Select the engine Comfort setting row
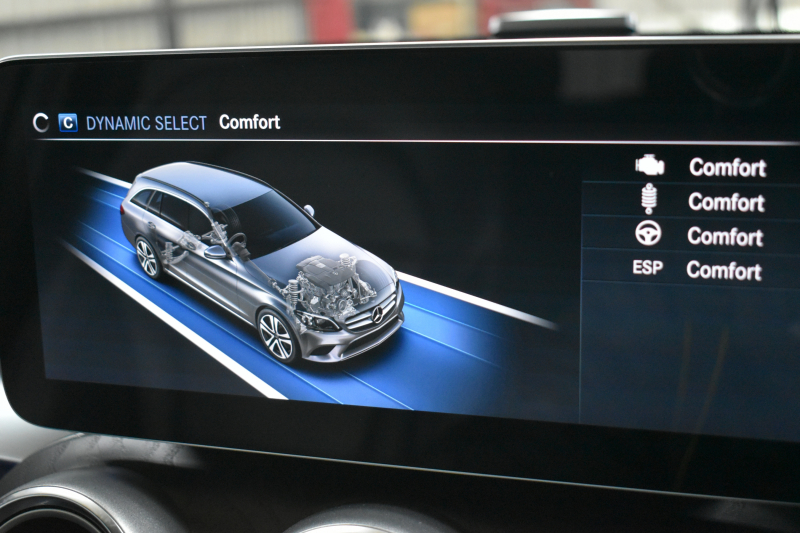The height and width of the screenshot is (533, 800). (x=700, y=167)
